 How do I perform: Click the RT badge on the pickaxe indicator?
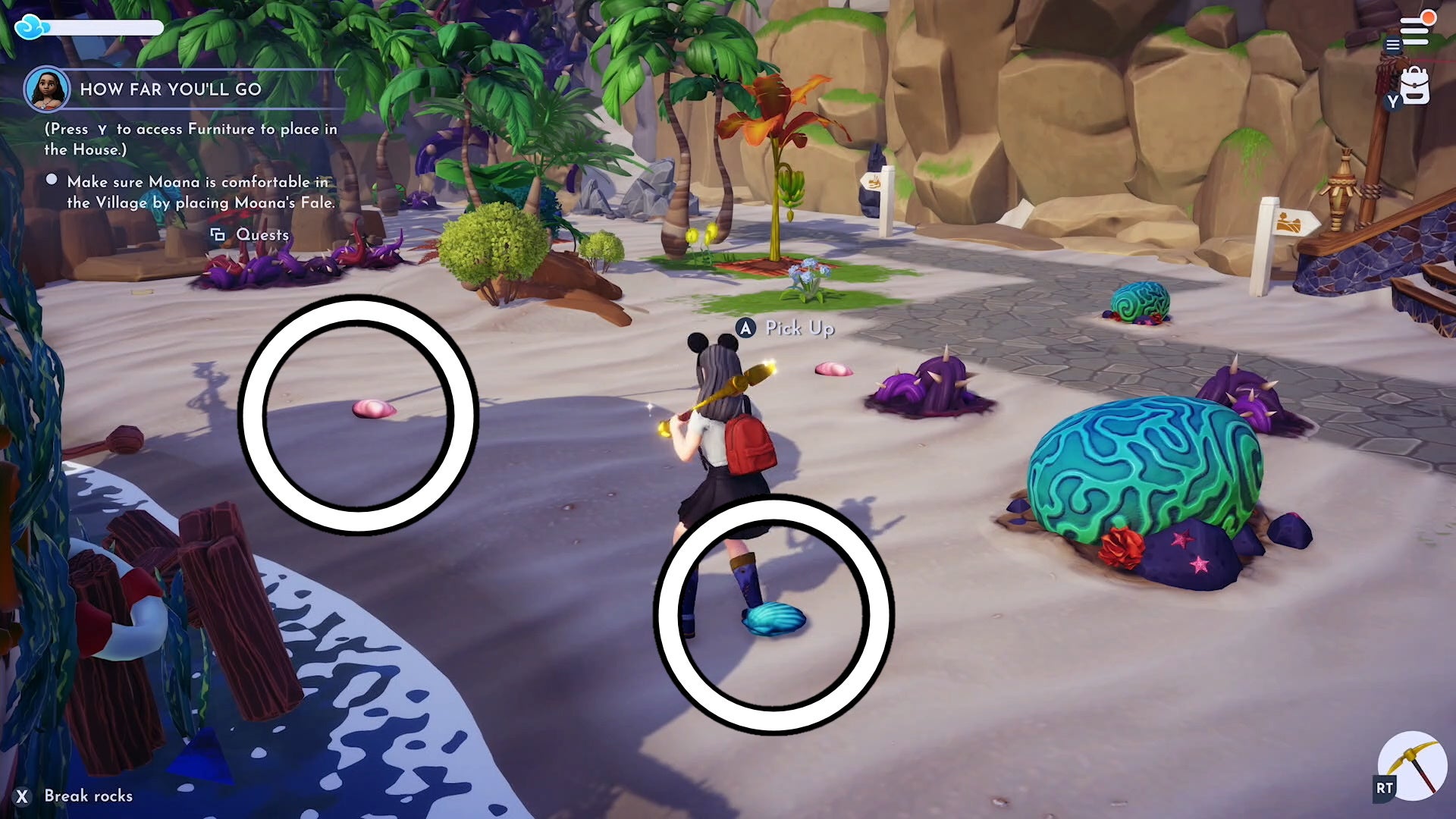pos(1383,787)
